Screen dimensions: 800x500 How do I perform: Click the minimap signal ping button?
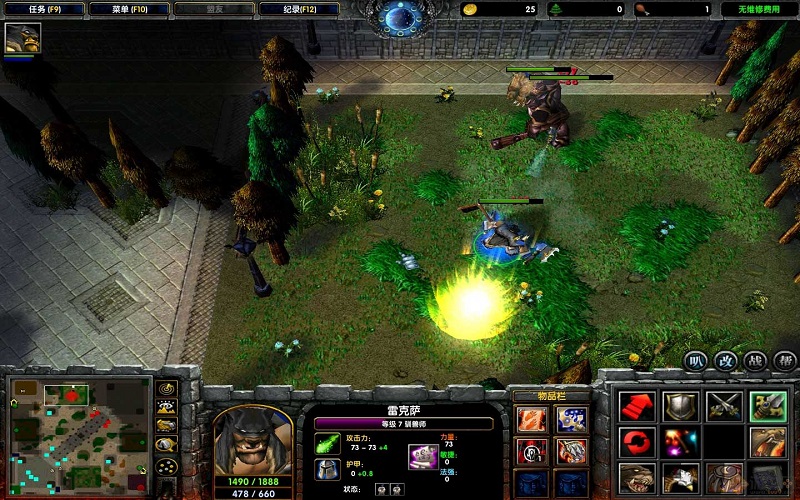click(167, 389)
